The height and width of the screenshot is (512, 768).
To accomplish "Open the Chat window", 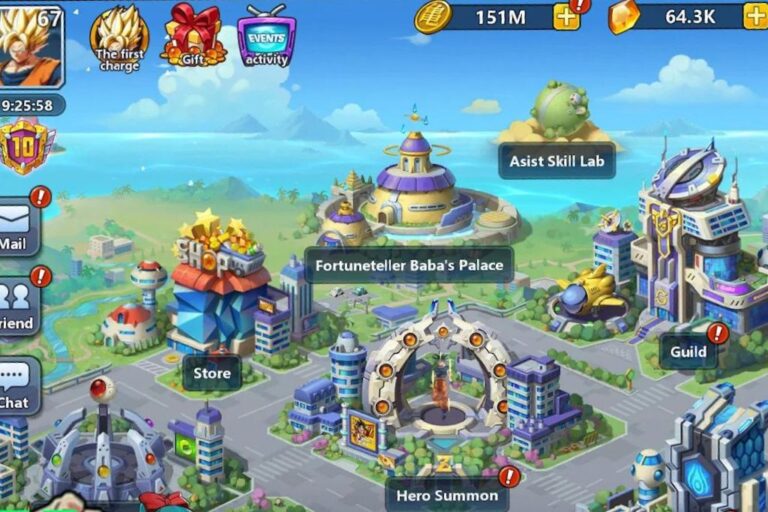I will coord(17,385).
